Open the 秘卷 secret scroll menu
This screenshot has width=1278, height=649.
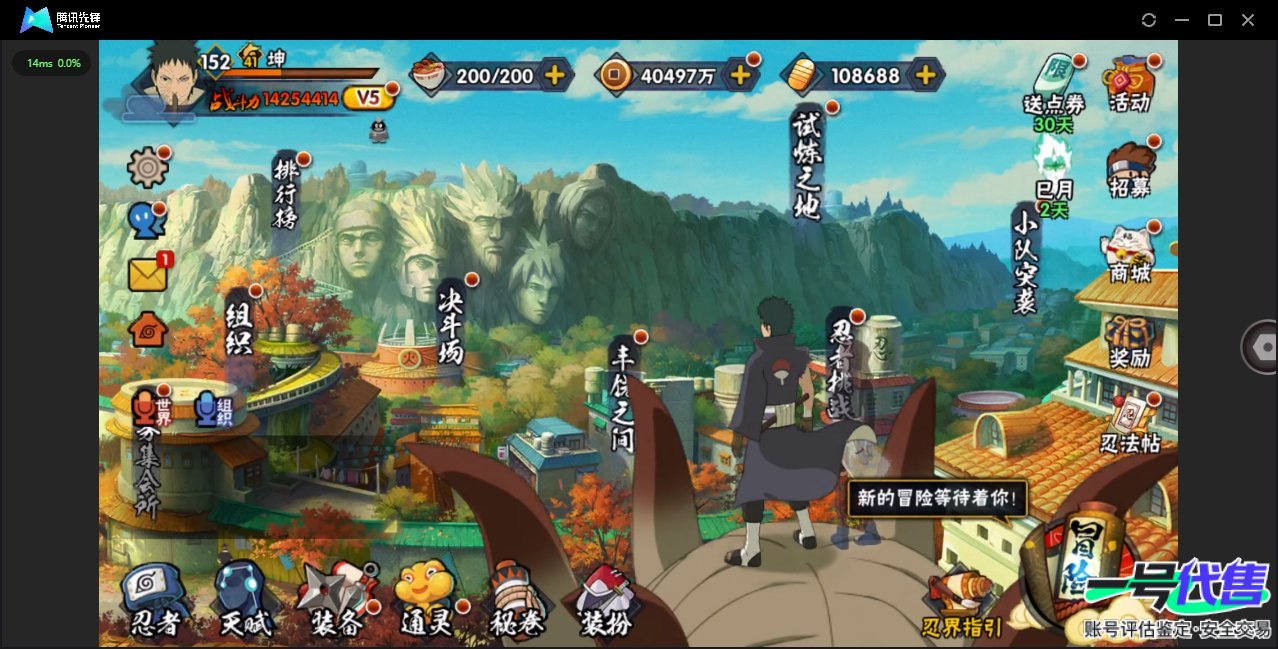point(516,600)
